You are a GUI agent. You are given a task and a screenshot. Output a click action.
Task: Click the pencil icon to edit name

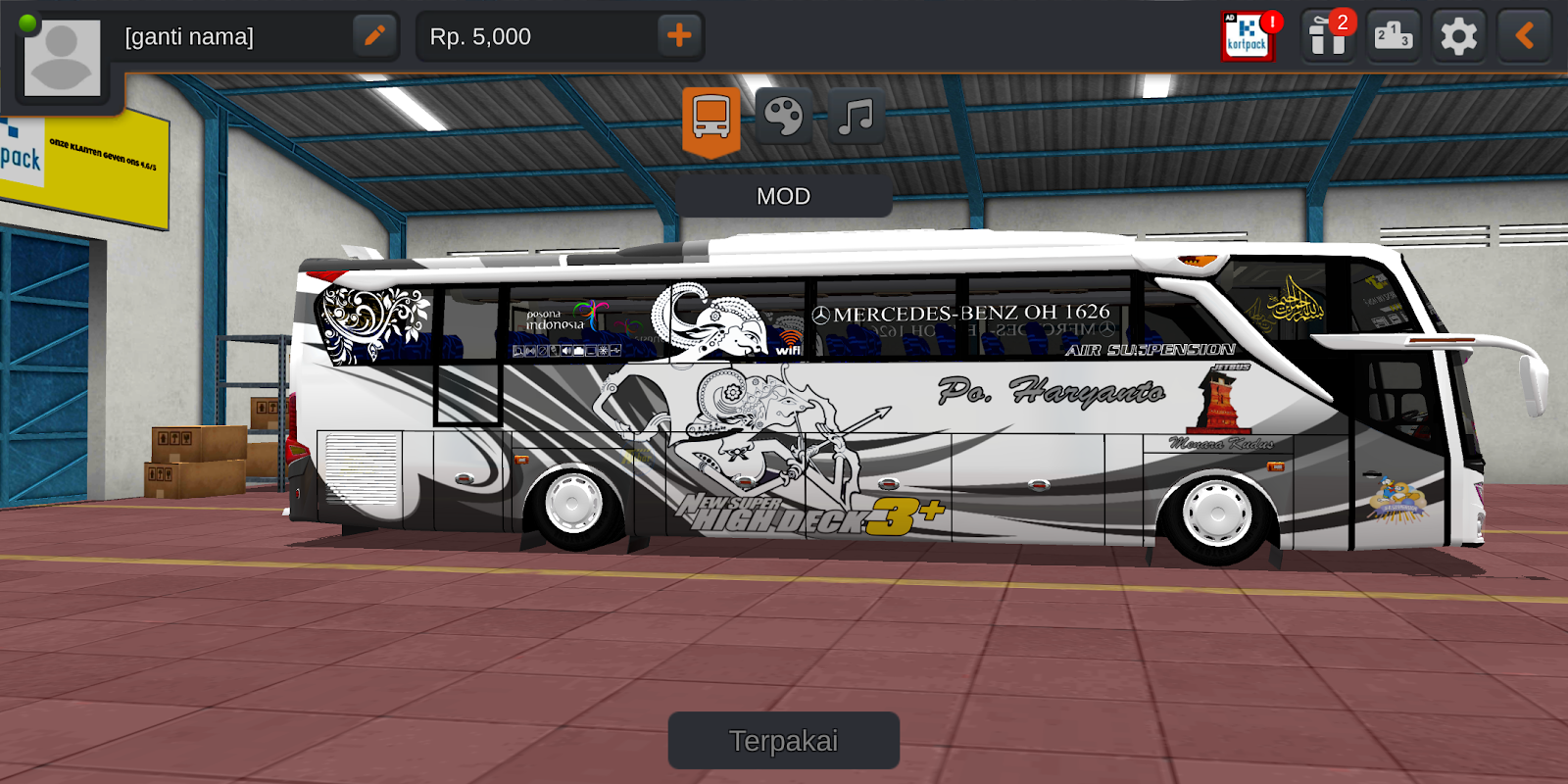(373, 36)
